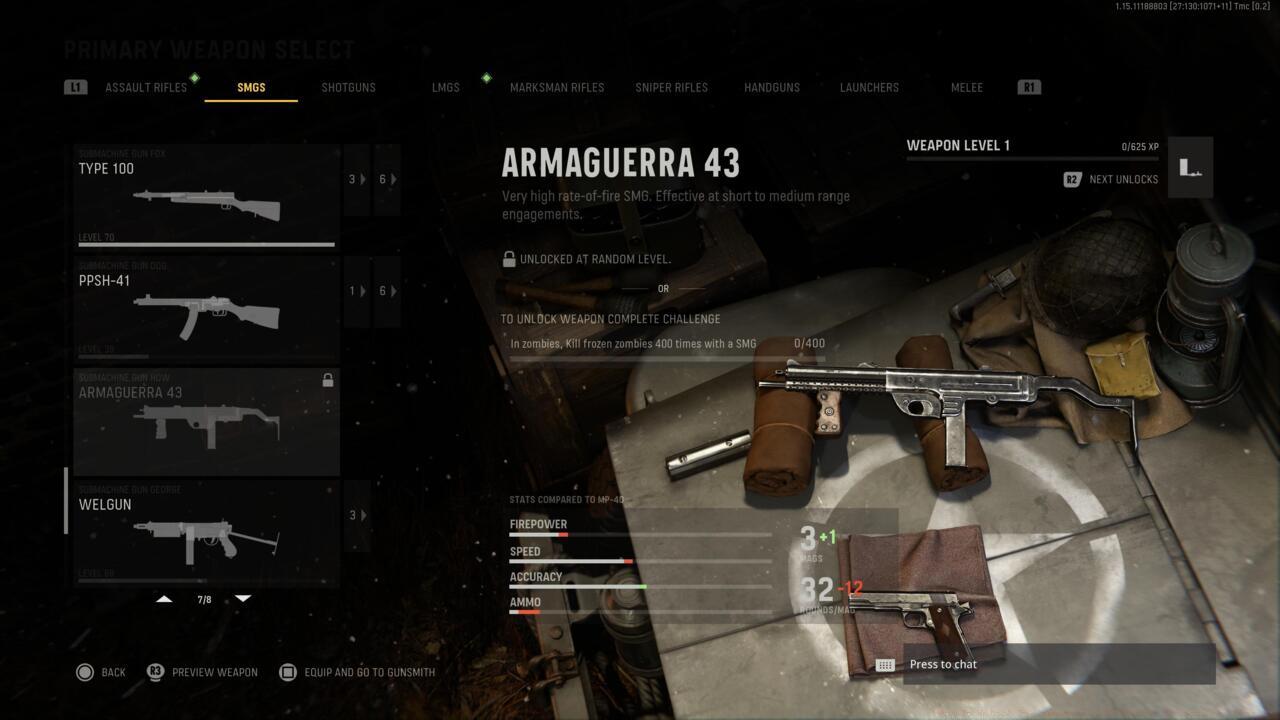Click the R3 Preview Weapon icon
Viewport: 1280px width, 720px height.
[155, 672]
